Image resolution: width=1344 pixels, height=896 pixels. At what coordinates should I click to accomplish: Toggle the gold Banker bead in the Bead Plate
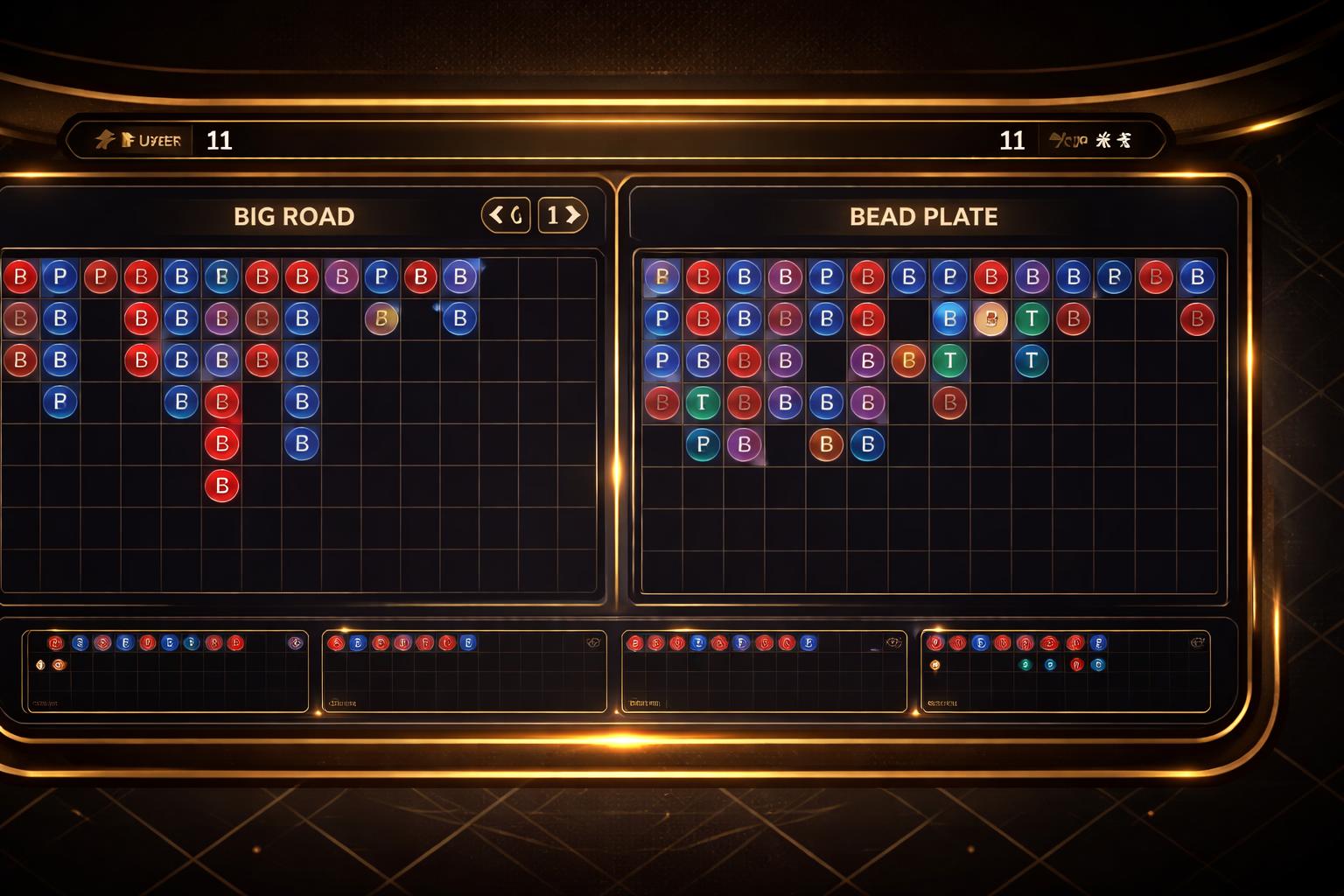click(x=991, y=319)
